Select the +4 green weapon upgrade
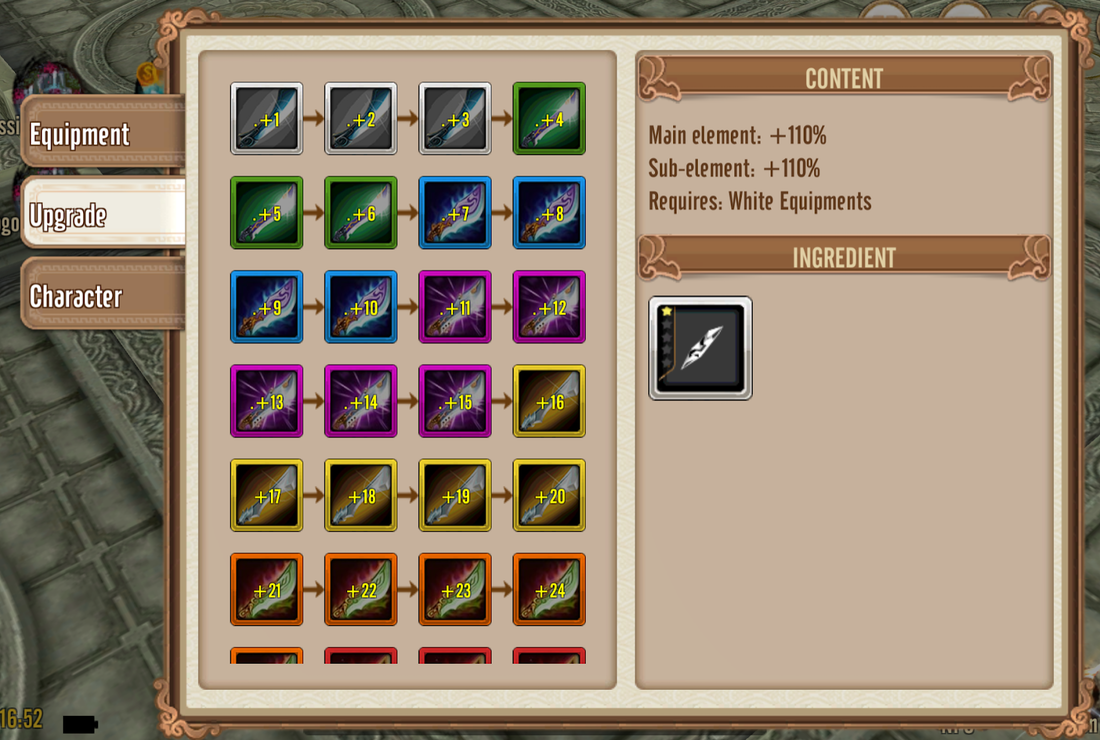The width and height of the screenshot is (1100, 740). tap(549, 118)
